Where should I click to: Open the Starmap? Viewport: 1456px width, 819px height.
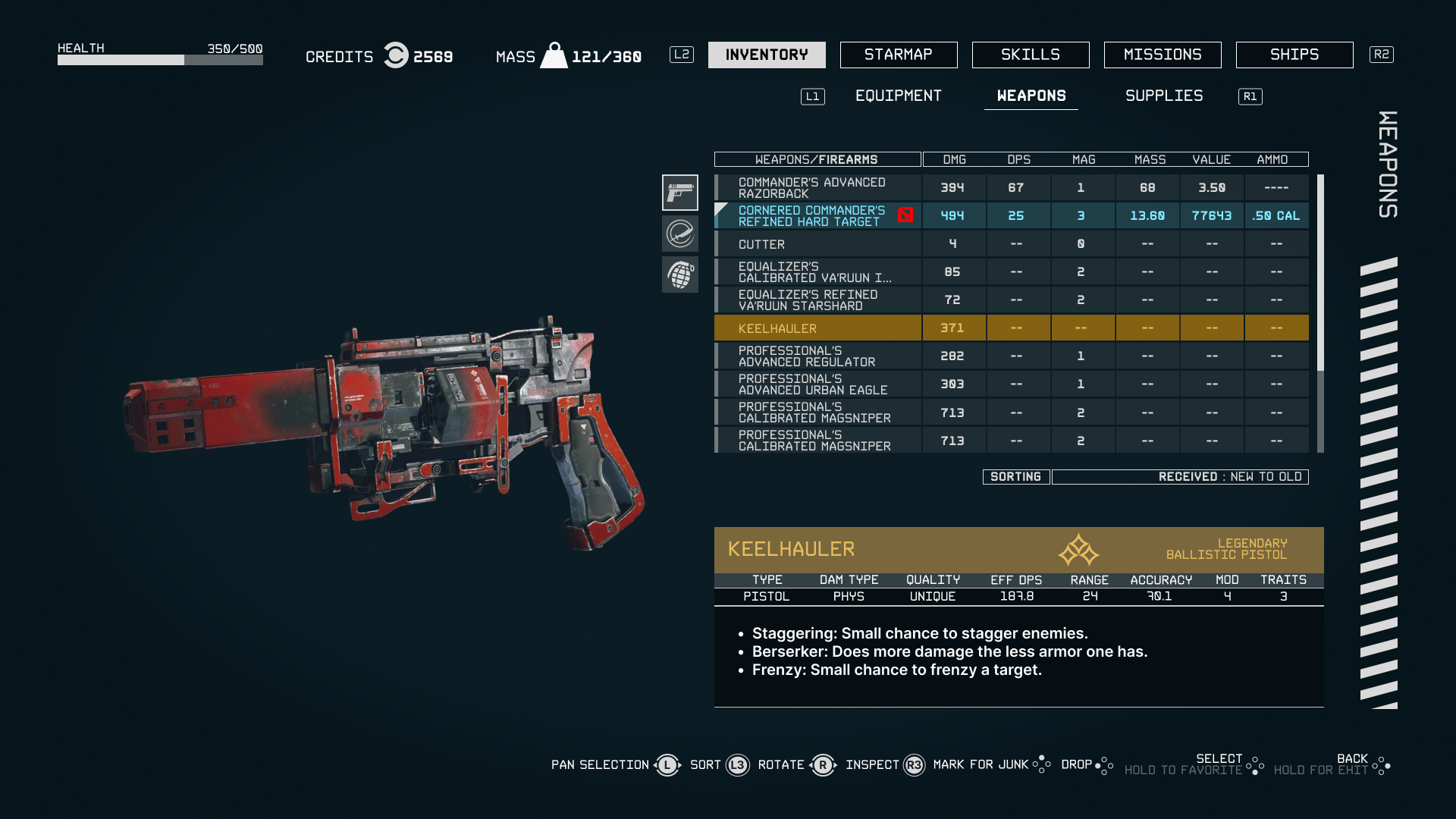[x=899, y=54]
